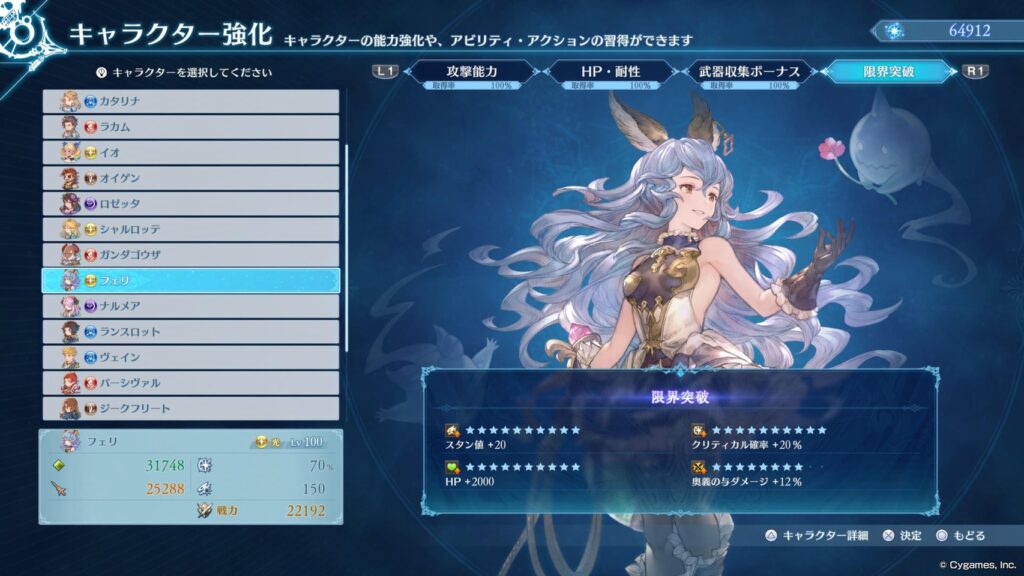Select カタリナ in the character list
The width and height of the screenshot is (1024, 576).
(x=190, y=101)
